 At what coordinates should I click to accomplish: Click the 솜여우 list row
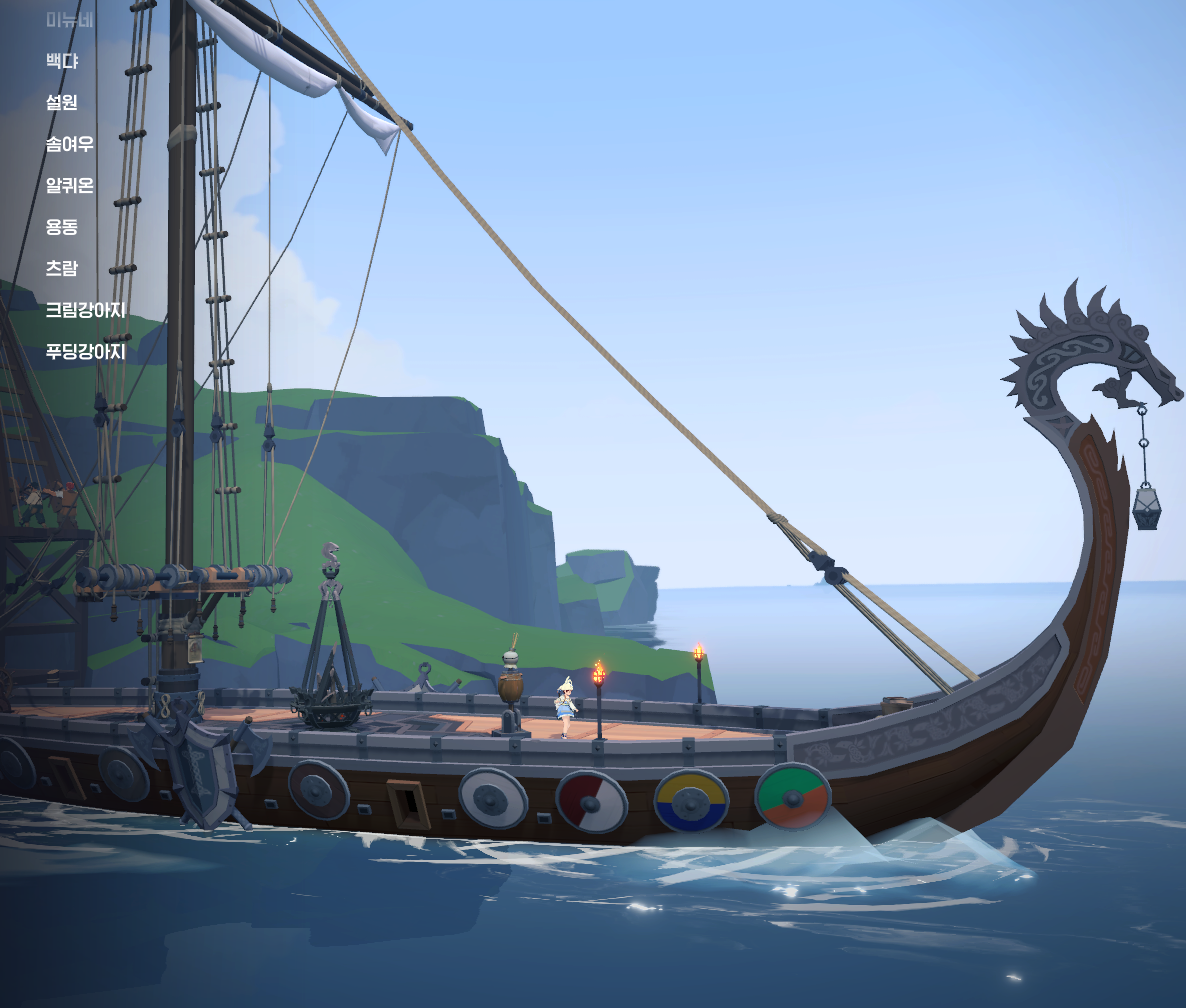(70, 144)
